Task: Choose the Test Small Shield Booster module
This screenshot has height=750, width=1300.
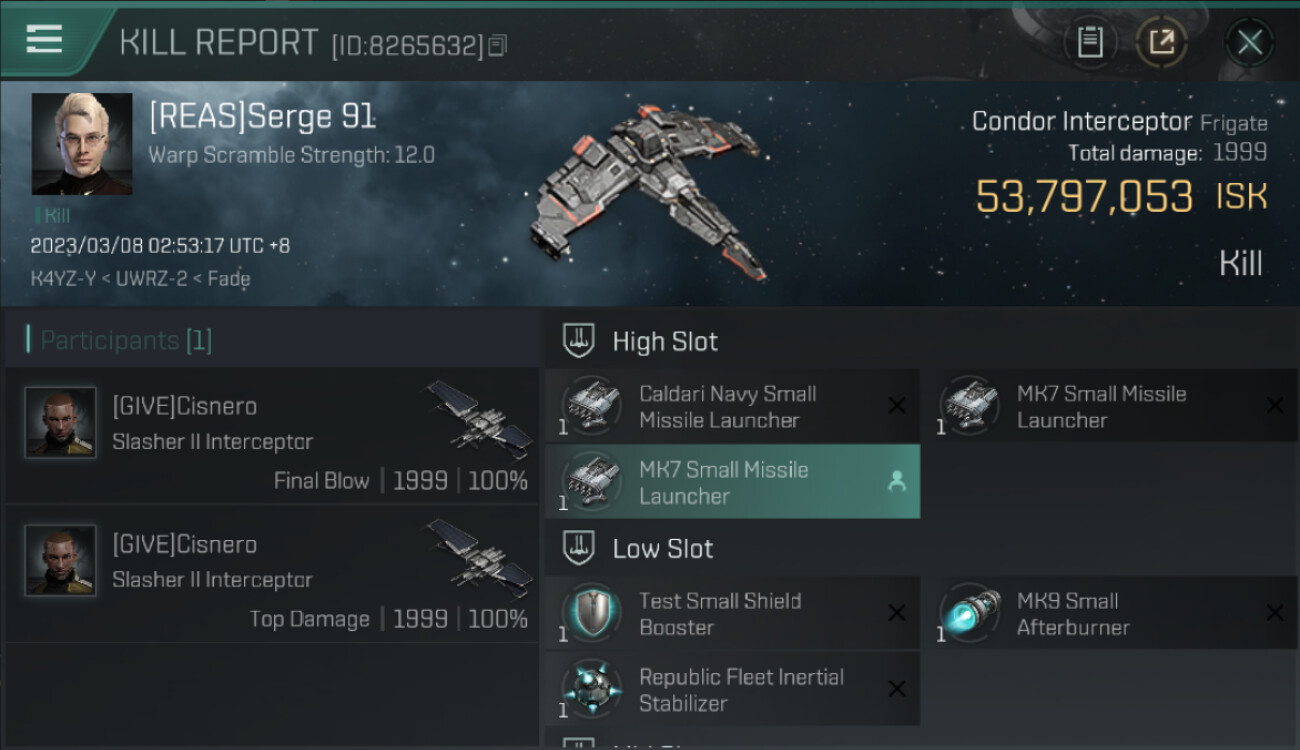Action: [x=732, y=613]
